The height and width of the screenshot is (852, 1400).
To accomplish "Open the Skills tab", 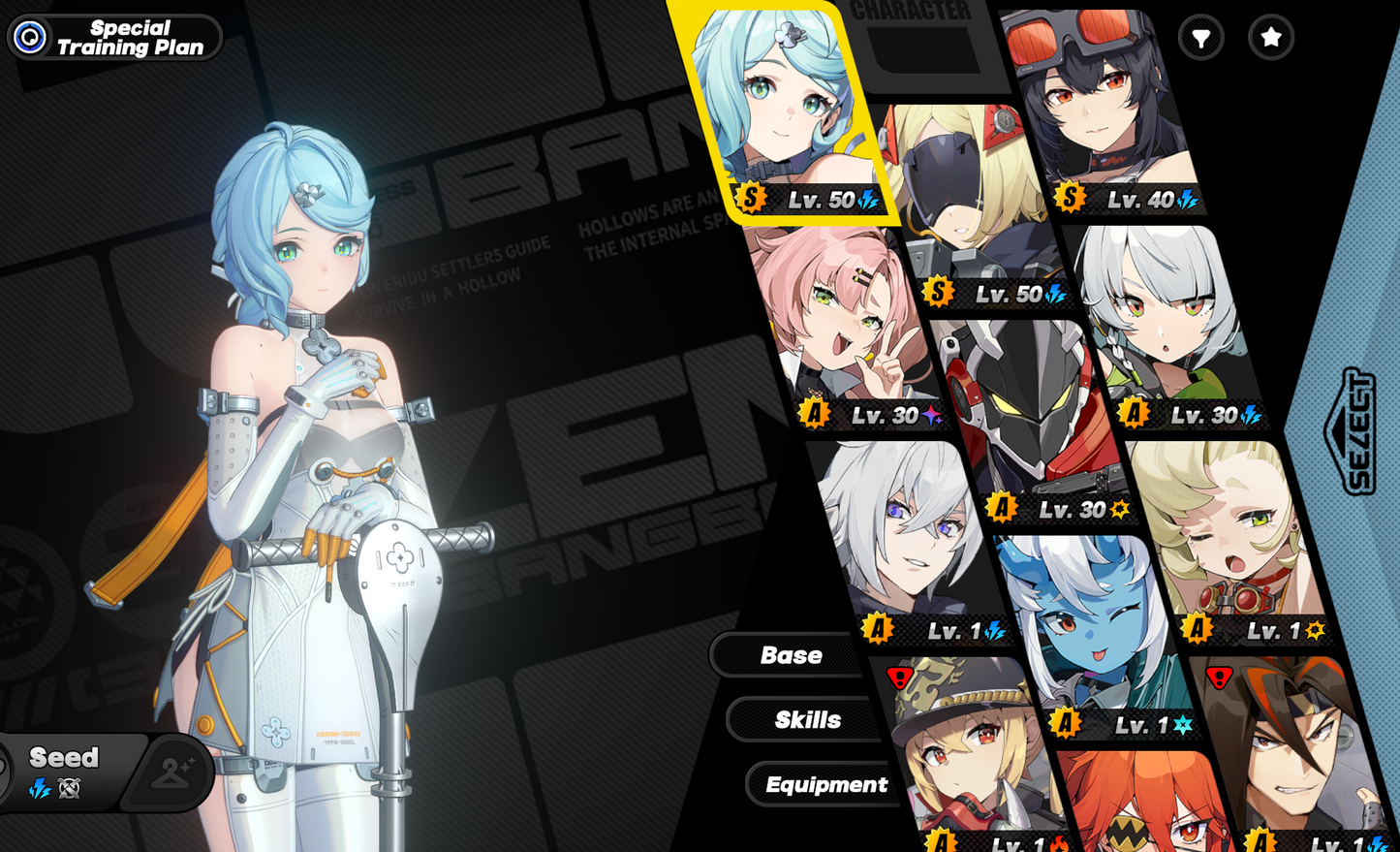I will [807, 720].
